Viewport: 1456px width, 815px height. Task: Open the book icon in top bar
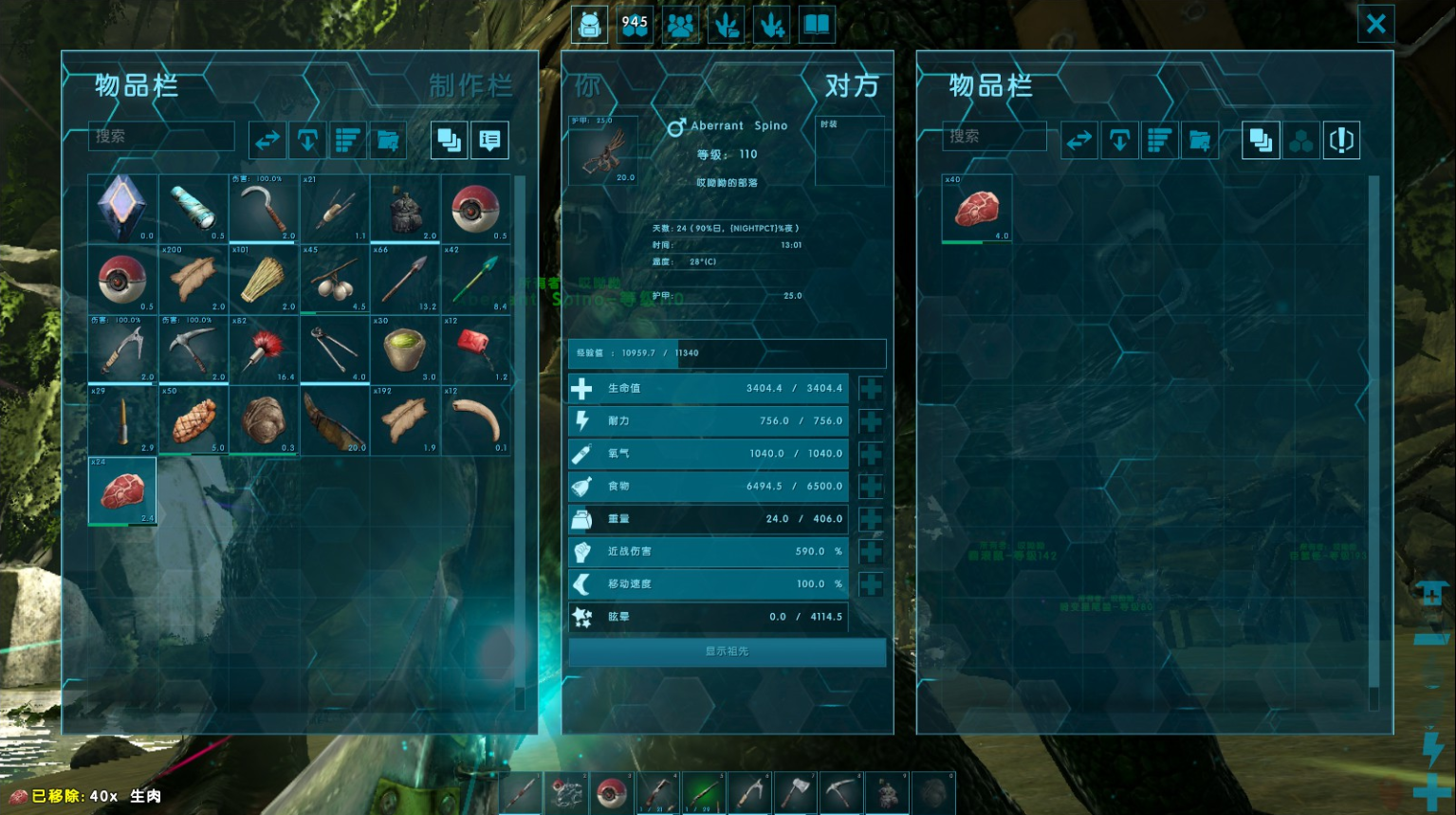coord(816,25)
